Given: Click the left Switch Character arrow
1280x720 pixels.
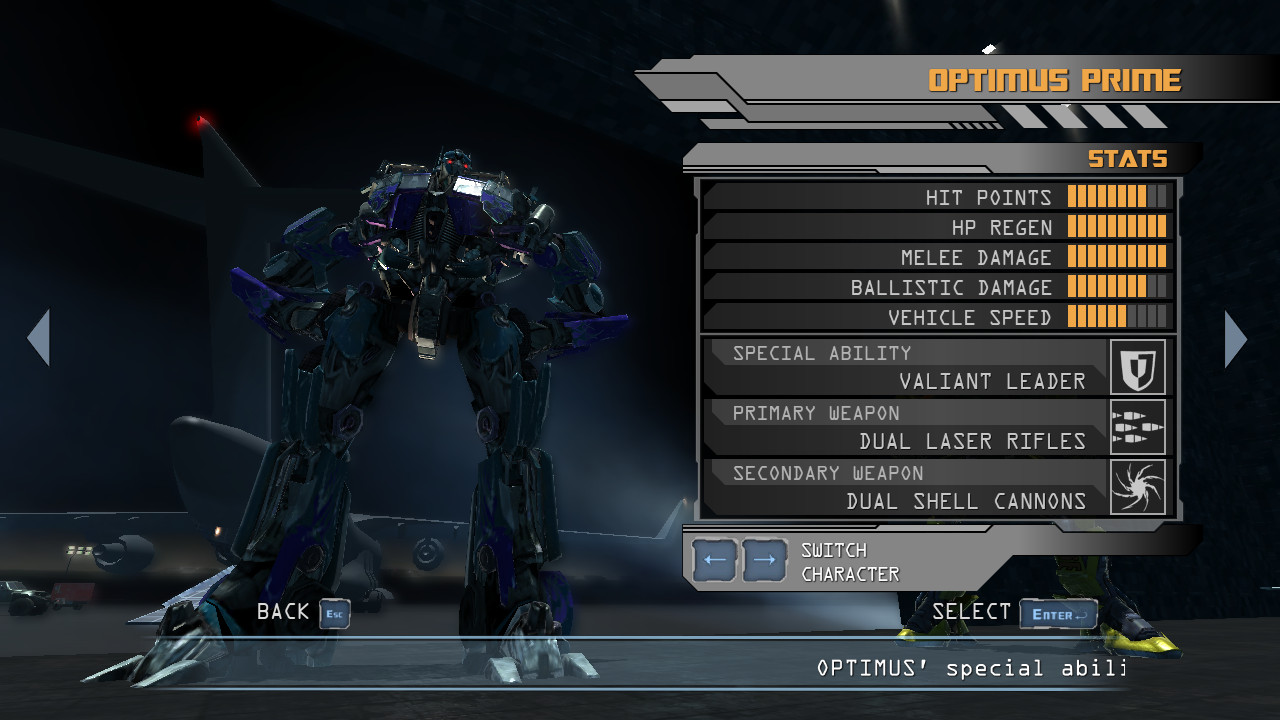Looking at the screenshot, I should pyautogui.click(x=712, y=559).
